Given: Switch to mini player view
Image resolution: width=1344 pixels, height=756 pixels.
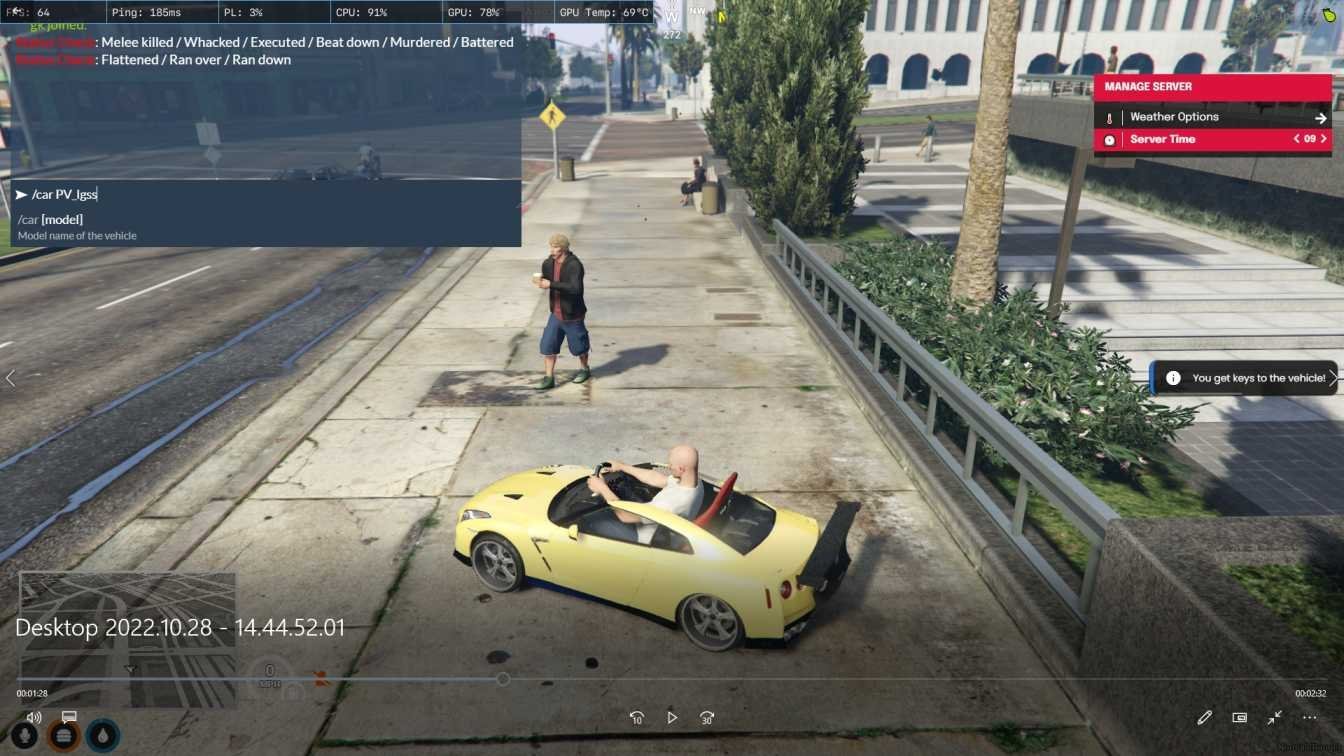Looking at the screenshot, I should point(1240,718).
